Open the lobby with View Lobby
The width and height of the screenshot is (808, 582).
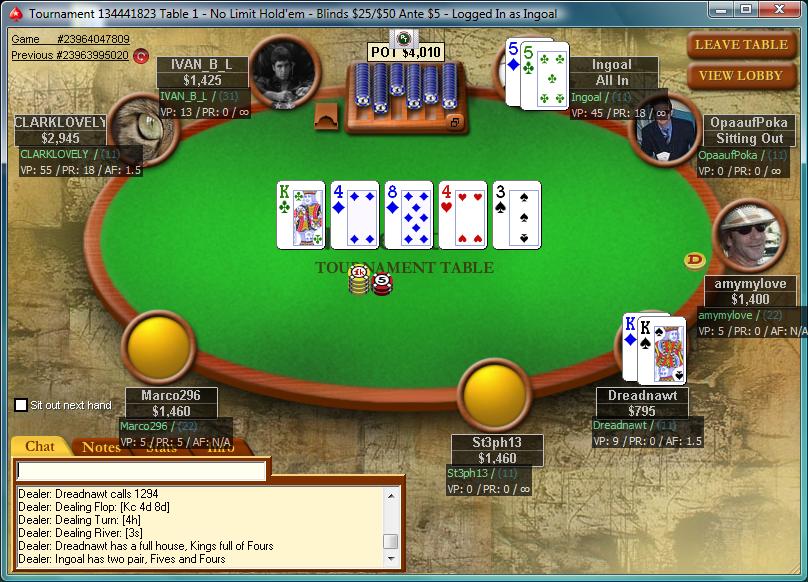741,76
